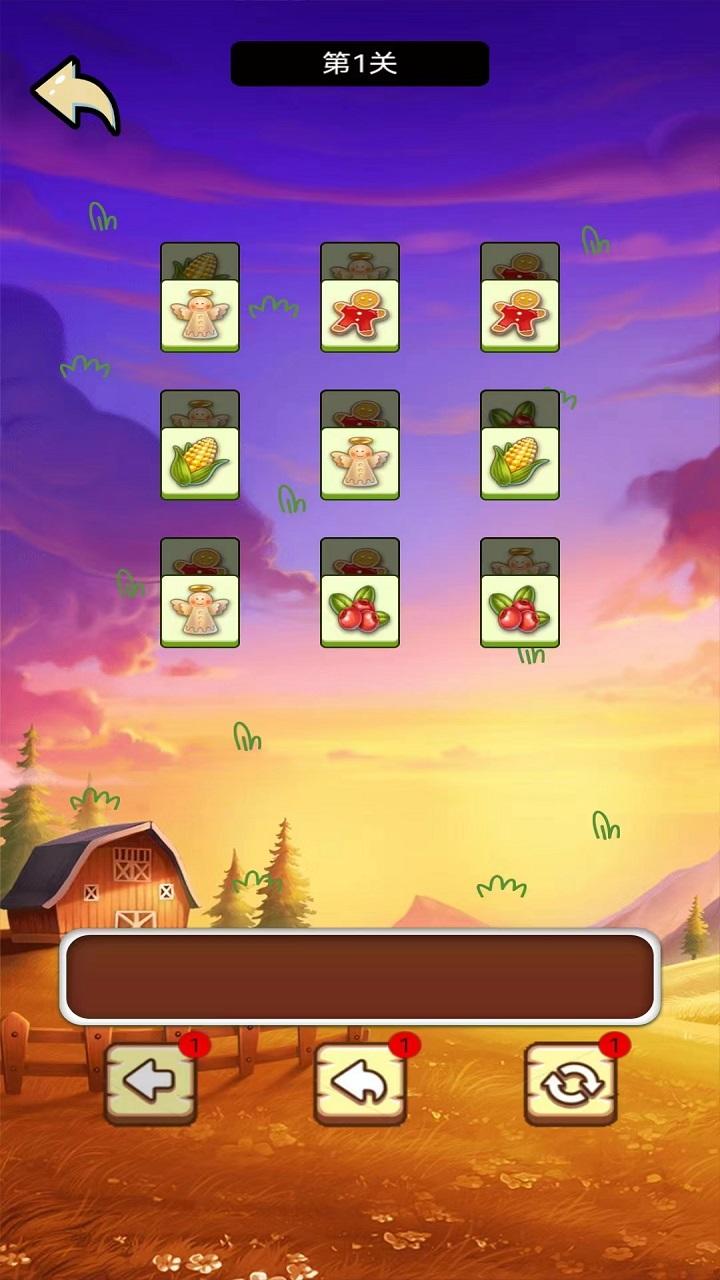
Task: Use the left-arrow move-out power-up
Action: point(150,1084)
